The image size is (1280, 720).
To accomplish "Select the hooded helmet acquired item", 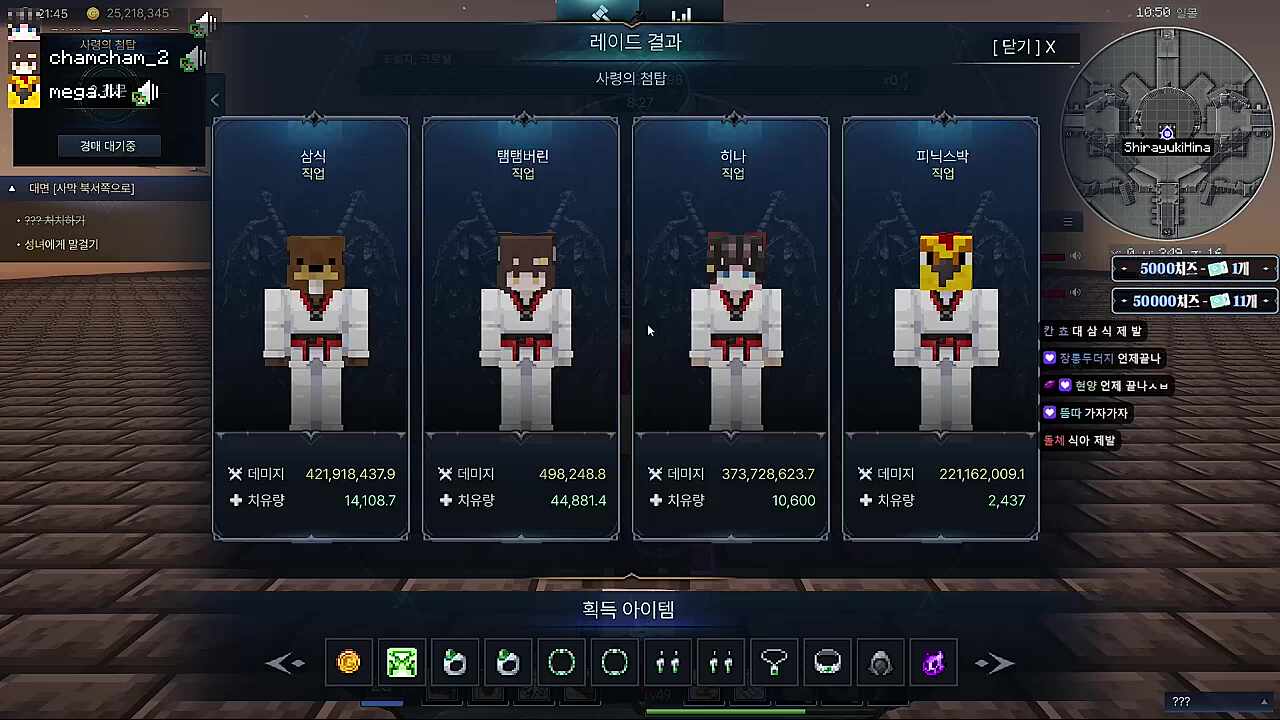I will coord(880,662).
